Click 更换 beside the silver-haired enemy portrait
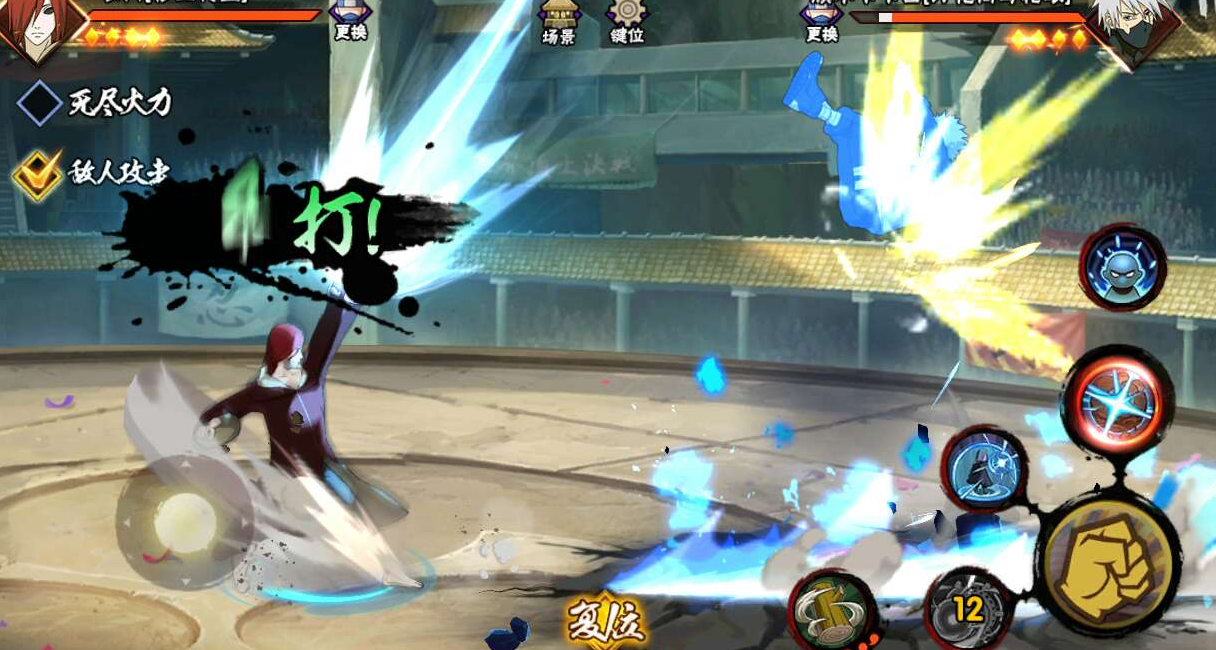Image resolution: width=1216 pixels, height=650 pixels. [x=821, y=20]
